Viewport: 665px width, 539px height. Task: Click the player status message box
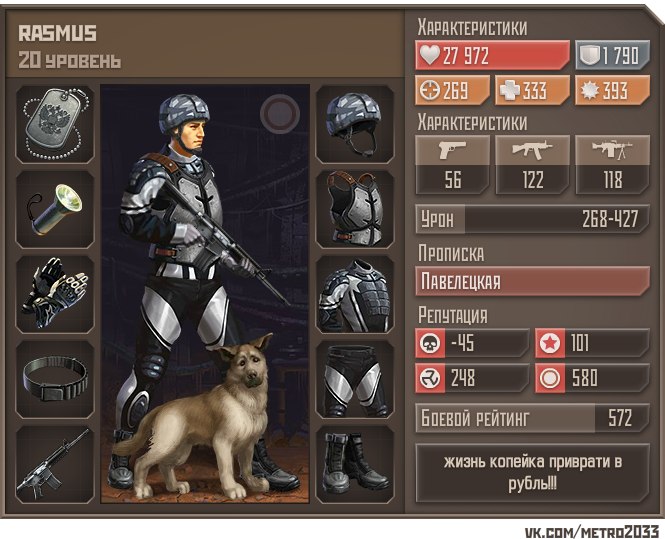pyautogui.click(x=532, y=471)
